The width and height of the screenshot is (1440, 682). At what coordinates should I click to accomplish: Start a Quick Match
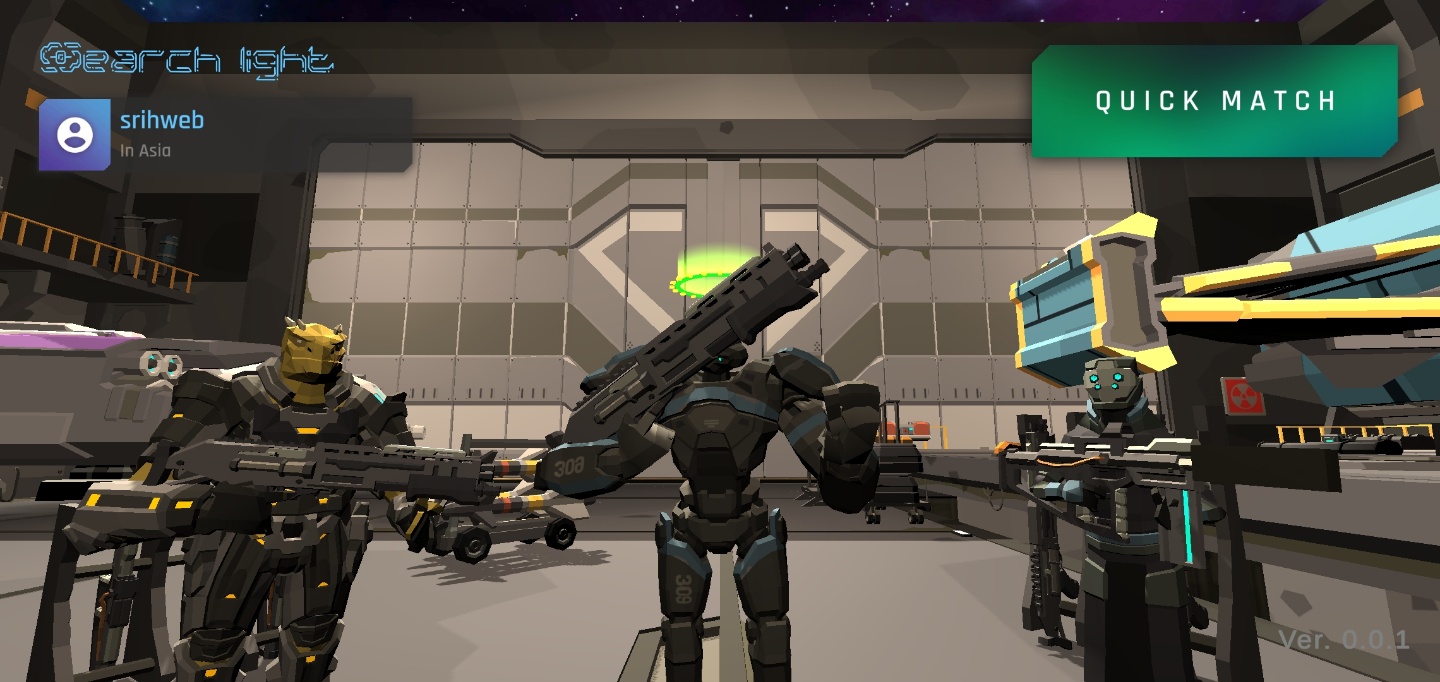1215,101
